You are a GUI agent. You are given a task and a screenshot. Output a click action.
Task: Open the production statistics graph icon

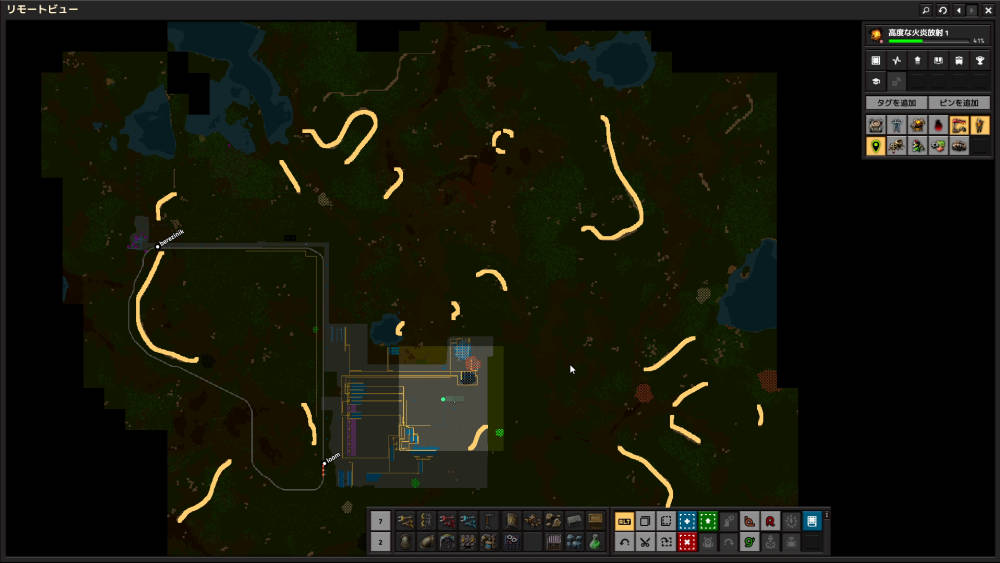897,61
